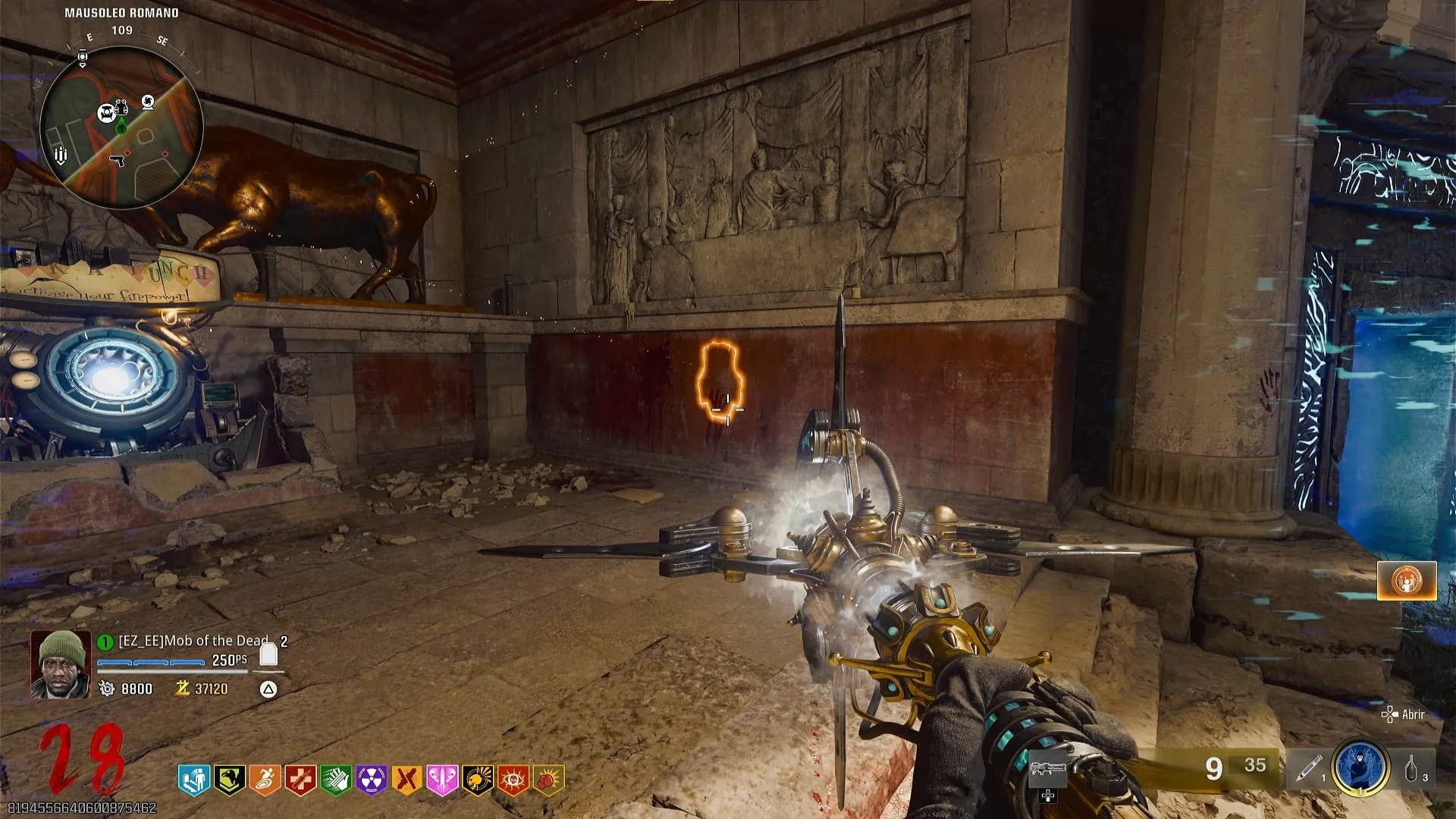Click the boxing glove perk icon

point(550,780)
